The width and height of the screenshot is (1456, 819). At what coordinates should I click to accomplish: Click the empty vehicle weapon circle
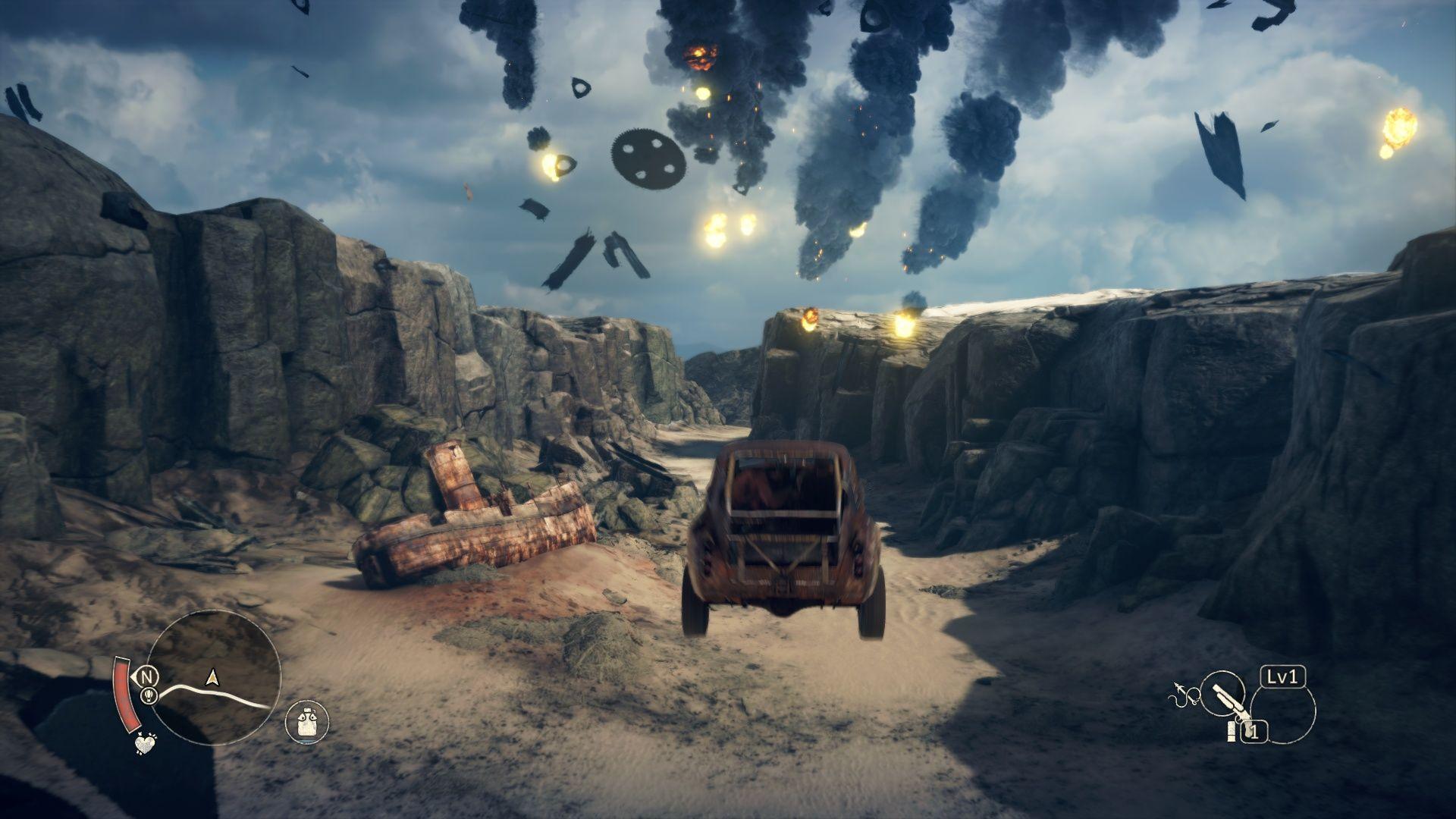coord(1285,717)
